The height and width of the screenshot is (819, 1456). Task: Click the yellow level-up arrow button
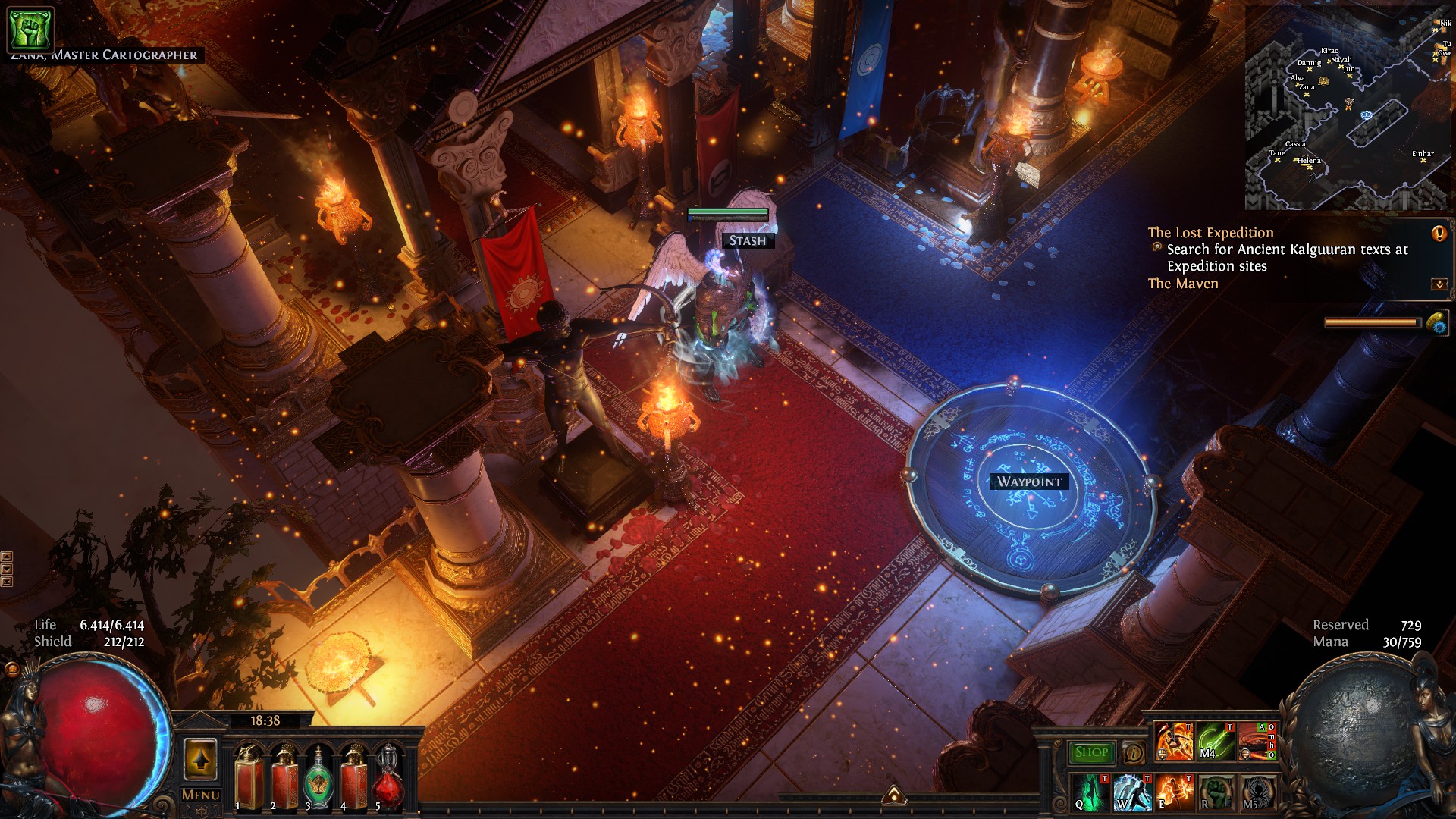click(200, 759)
